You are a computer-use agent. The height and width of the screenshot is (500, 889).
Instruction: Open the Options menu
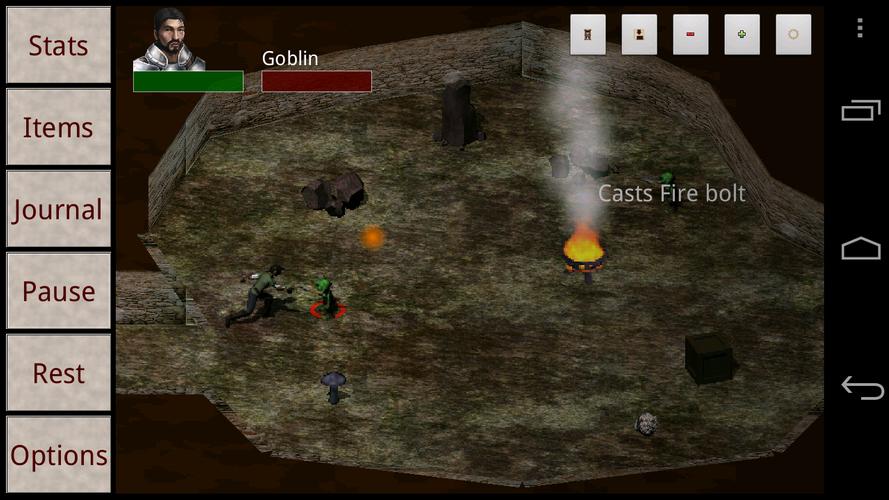[x=58, y=455]
